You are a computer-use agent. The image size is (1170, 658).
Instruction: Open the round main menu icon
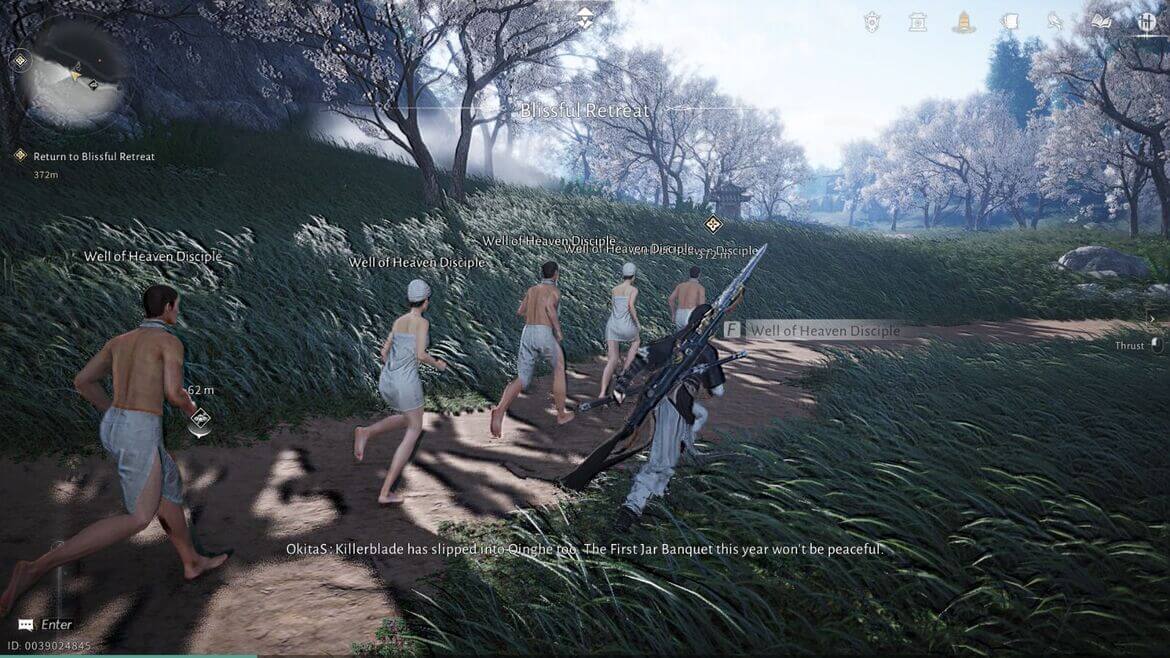point(1146,22)
